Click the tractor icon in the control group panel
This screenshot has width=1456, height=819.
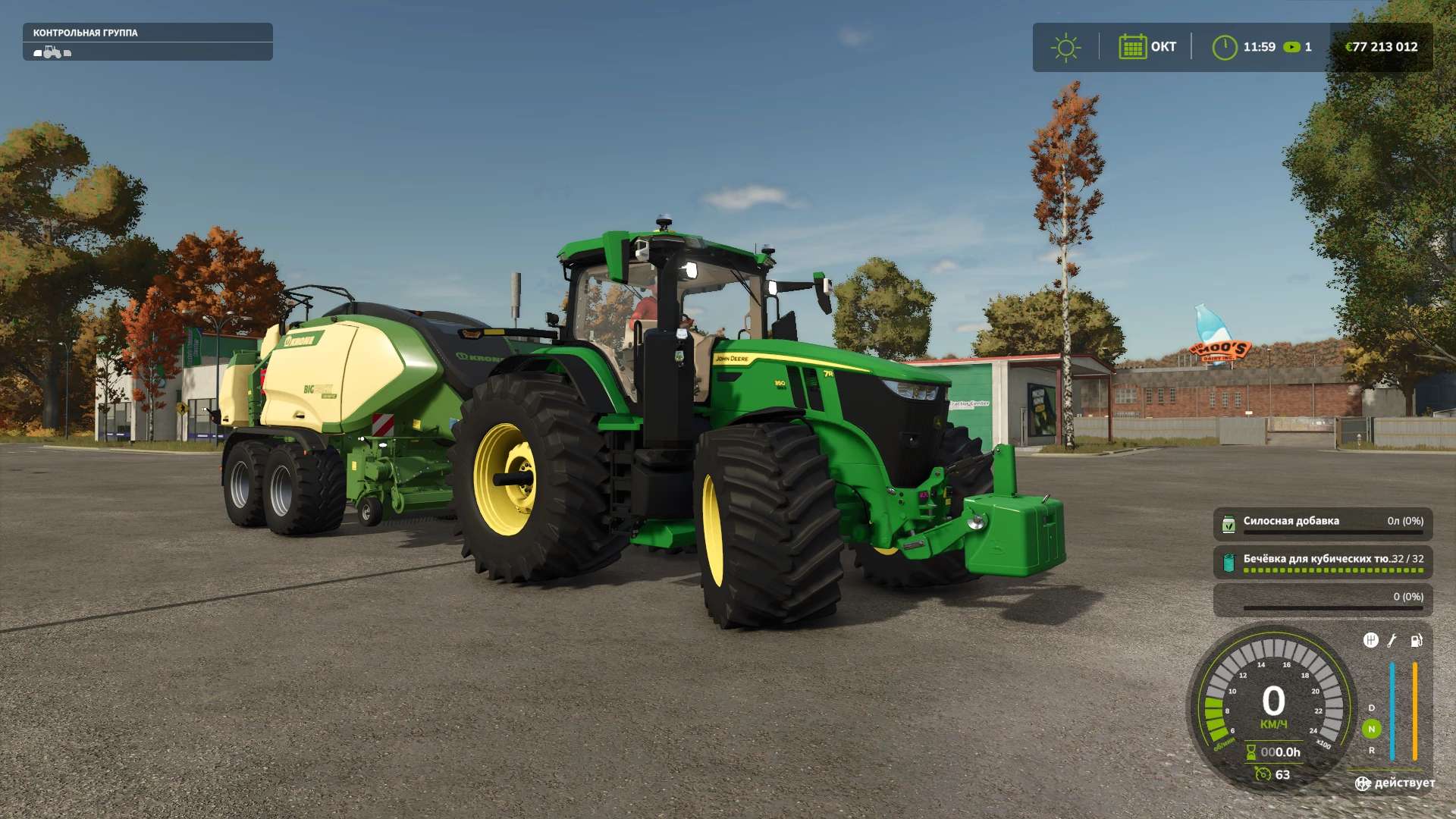pyautogui.click(x=52, y=52)
